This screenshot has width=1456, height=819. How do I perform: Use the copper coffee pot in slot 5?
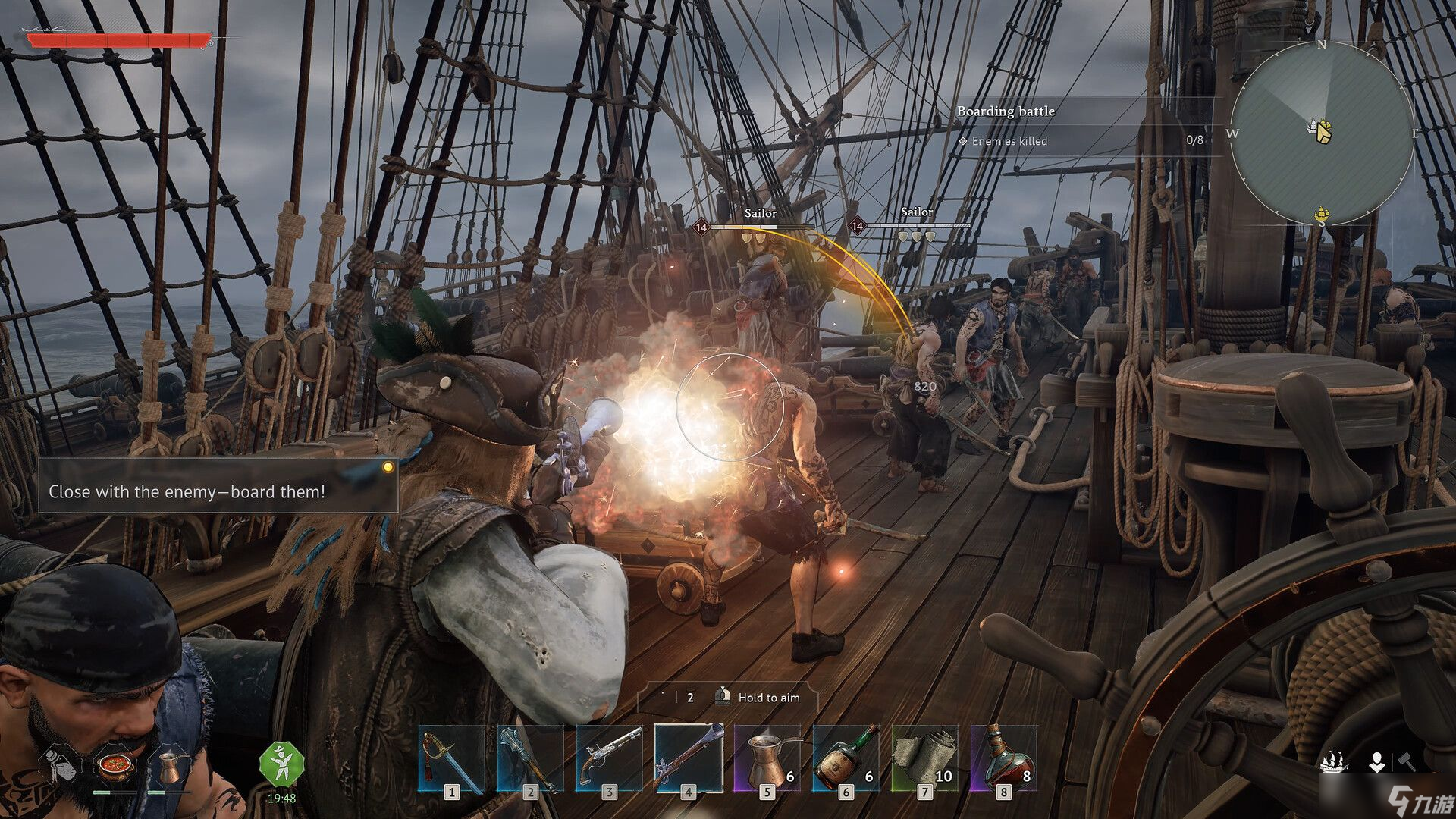[767, 760]
